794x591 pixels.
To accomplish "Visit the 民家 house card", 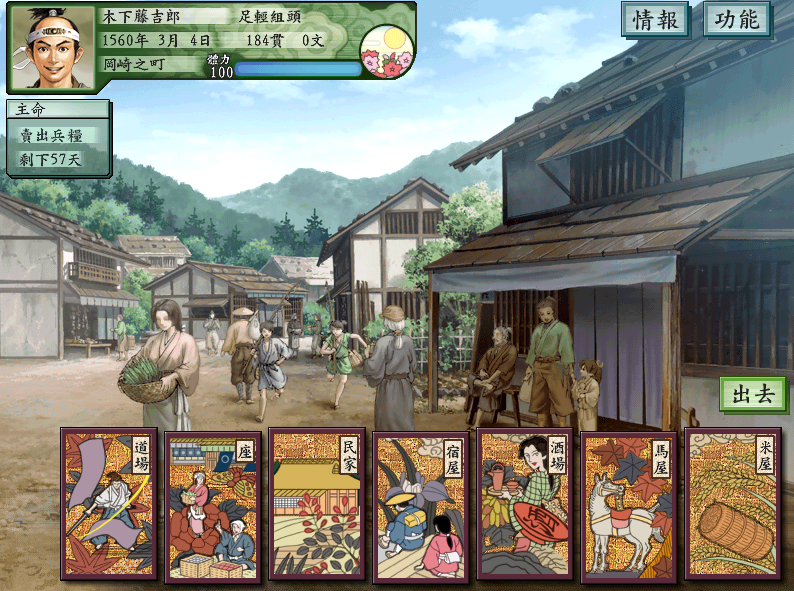I will click(317, 504).
